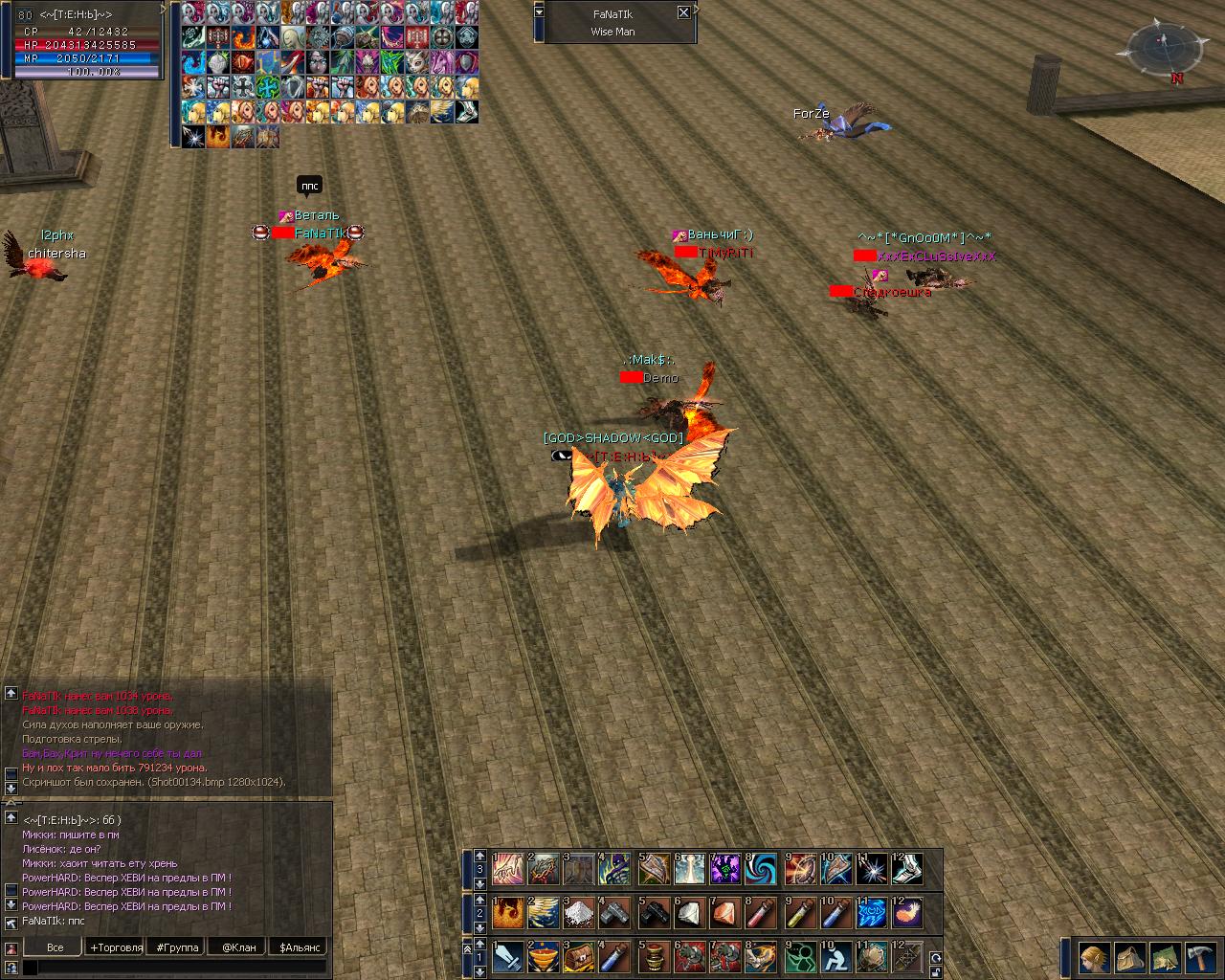
Task: Open the treasure chest hotbar slot
Action: coord(580,956)
